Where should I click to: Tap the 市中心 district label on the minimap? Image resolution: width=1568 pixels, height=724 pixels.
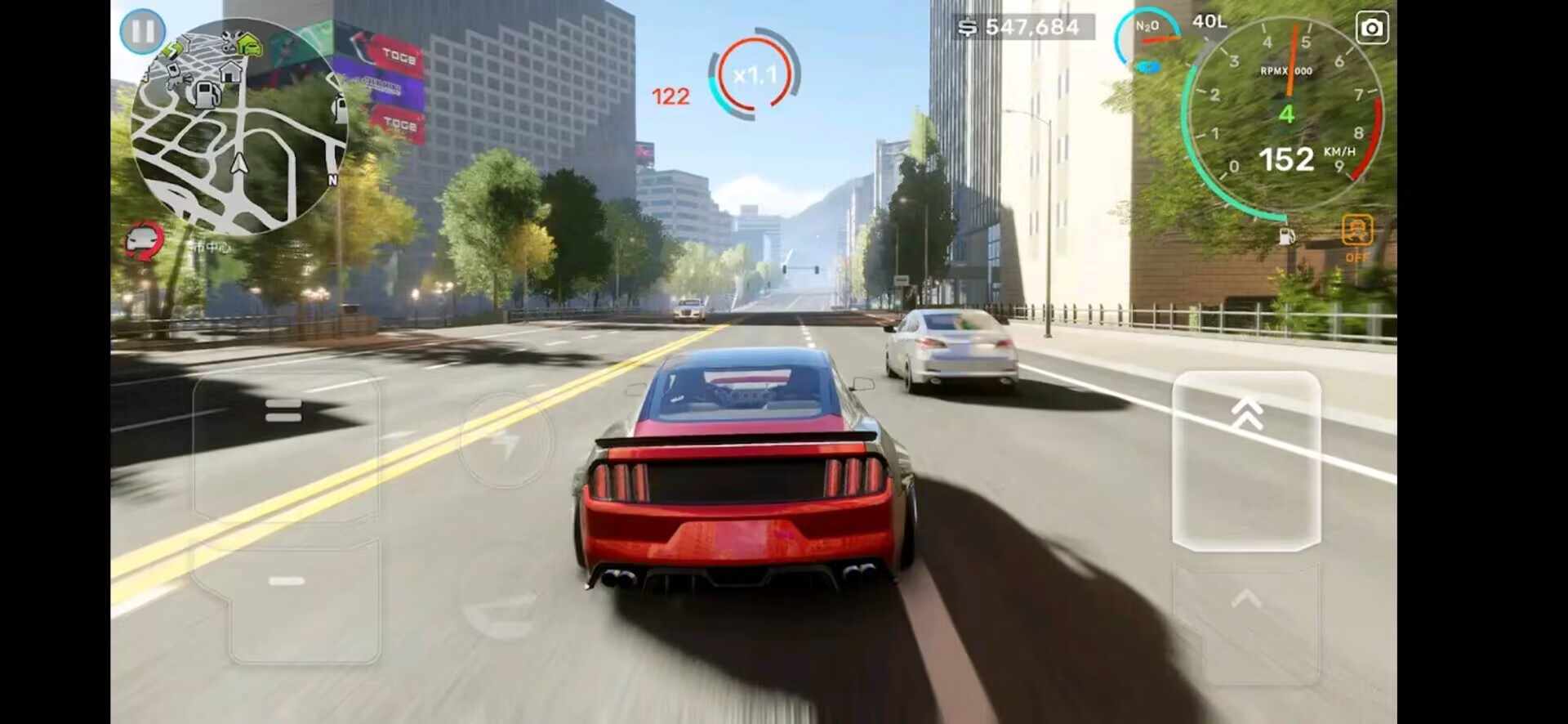point(212,245)
